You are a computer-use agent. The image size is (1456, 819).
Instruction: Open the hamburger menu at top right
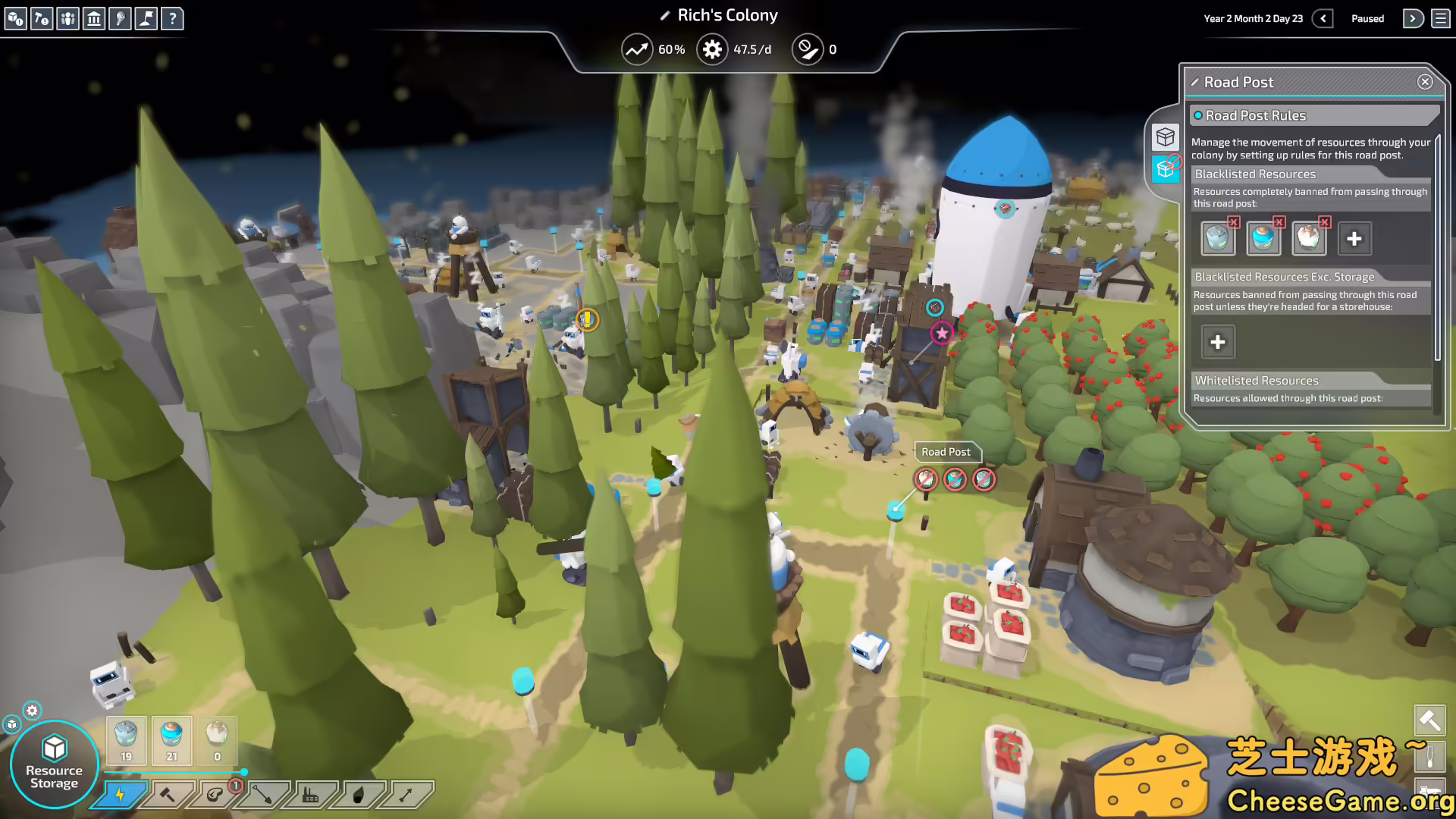[1440, 18]
